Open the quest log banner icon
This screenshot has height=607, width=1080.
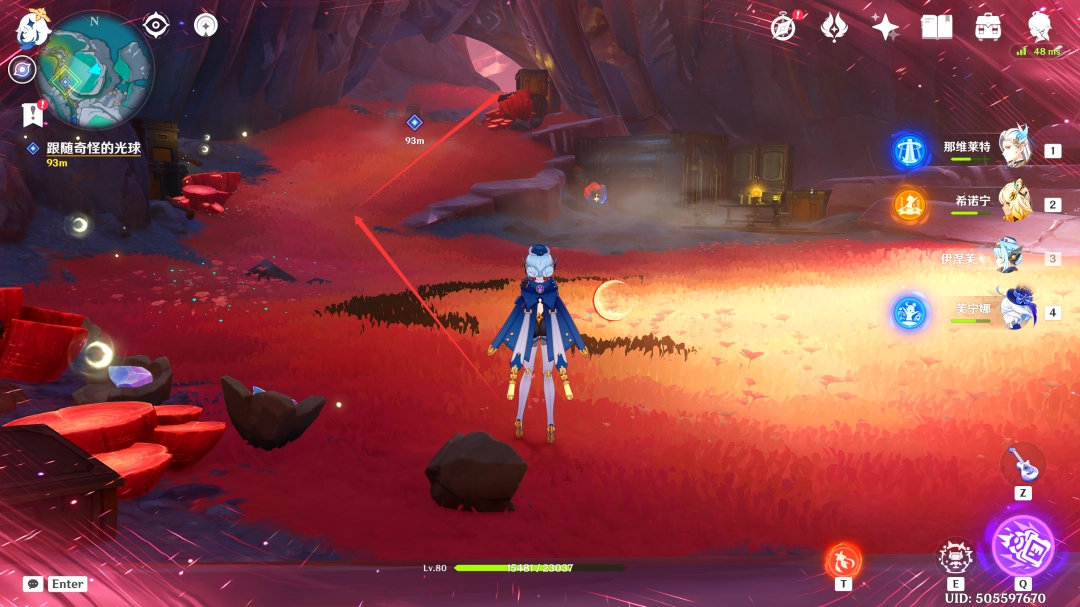pos(32,115)
